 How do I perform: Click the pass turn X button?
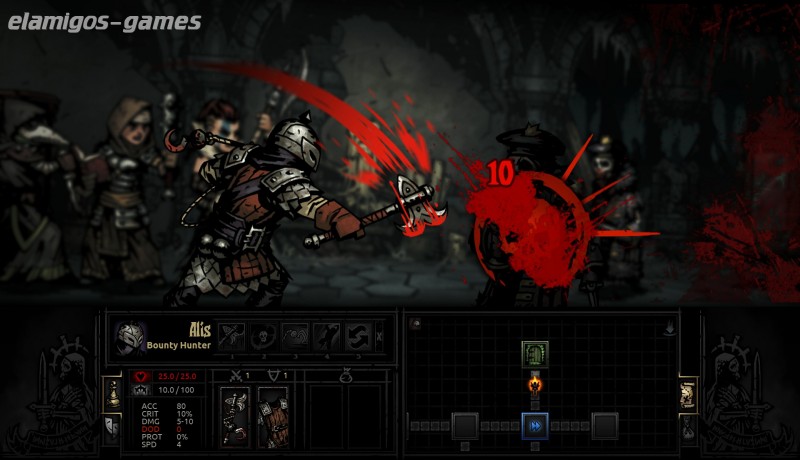coord(381,336)
